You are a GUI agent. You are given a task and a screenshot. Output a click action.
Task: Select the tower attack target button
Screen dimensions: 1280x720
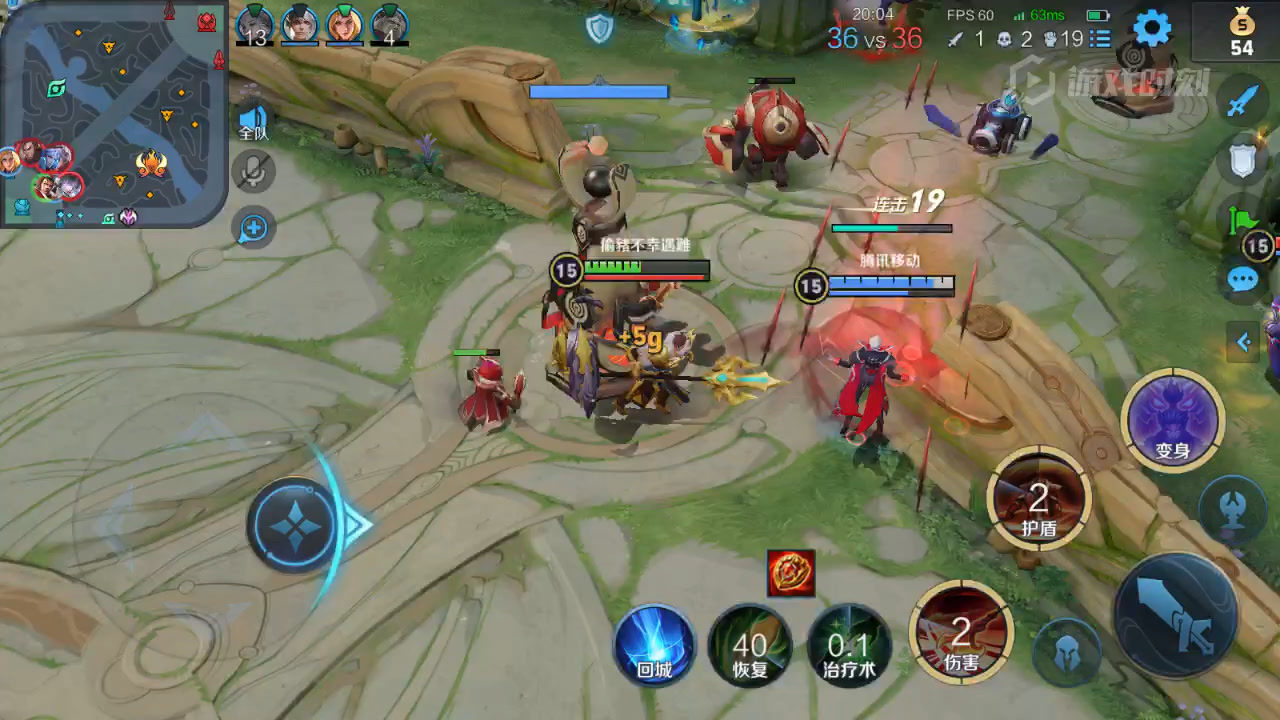click(1232, 507)
